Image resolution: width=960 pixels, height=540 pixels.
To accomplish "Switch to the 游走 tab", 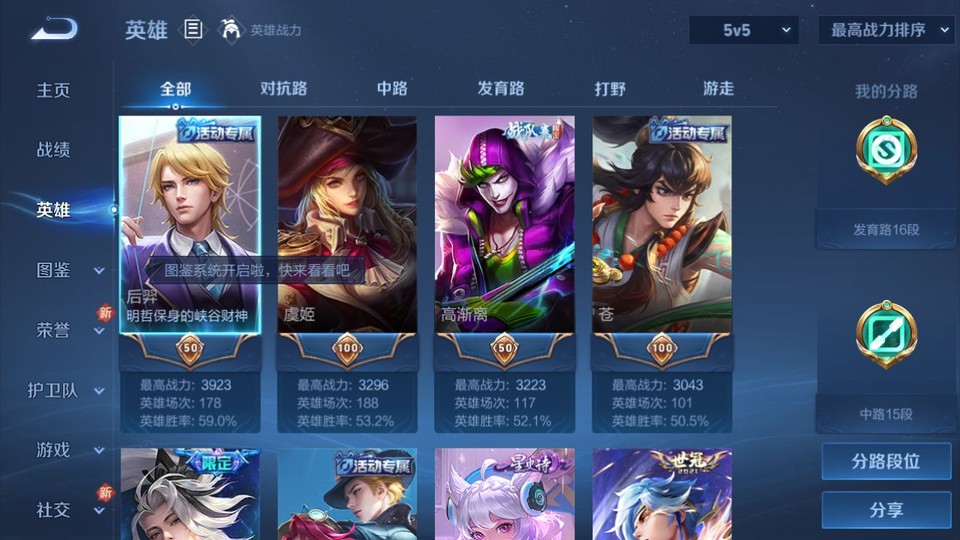I will 718,88.
